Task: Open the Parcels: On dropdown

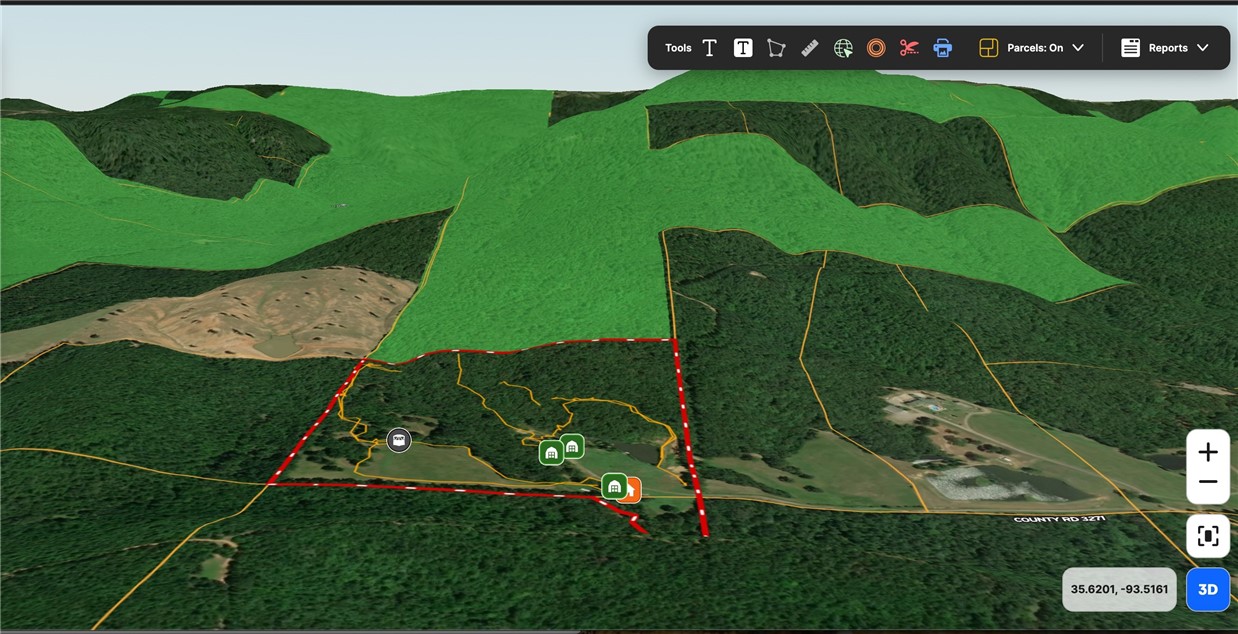Action: [1032, 48]
